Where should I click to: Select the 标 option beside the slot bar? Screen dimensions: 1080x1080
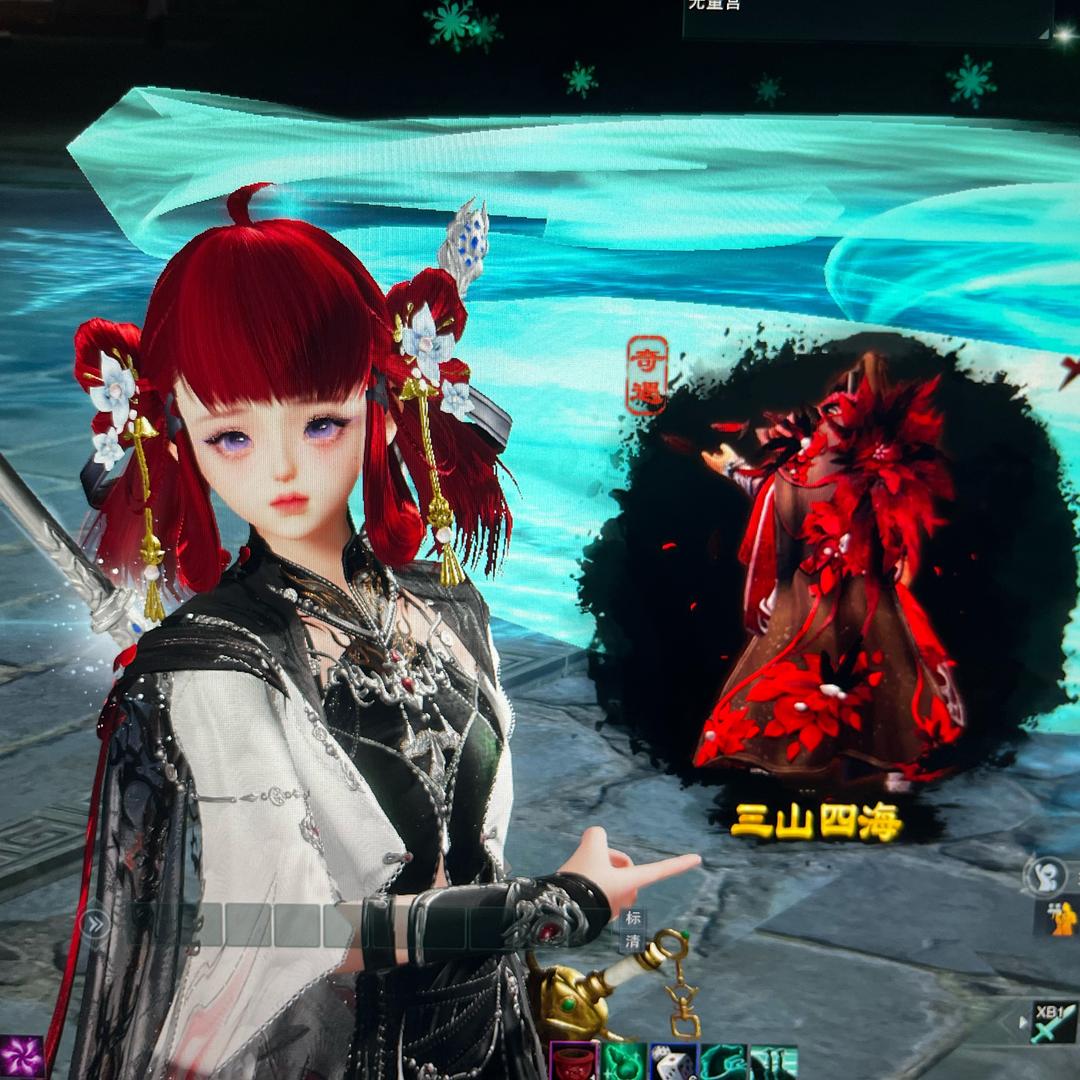[632, 919]
